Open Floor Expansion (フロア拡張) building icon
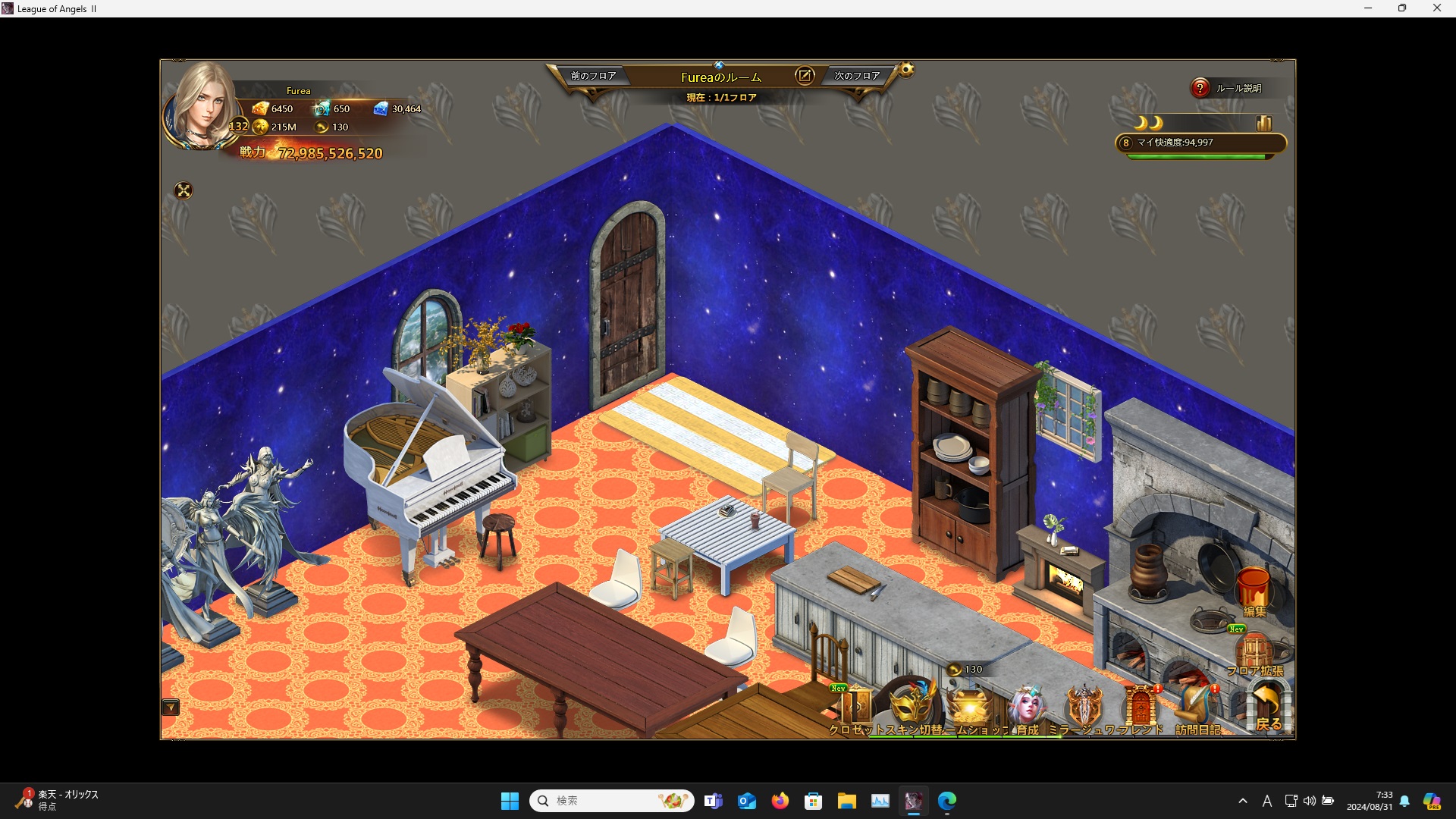This screenshot has height=819, width=1456. click(x=1254, y=652)
